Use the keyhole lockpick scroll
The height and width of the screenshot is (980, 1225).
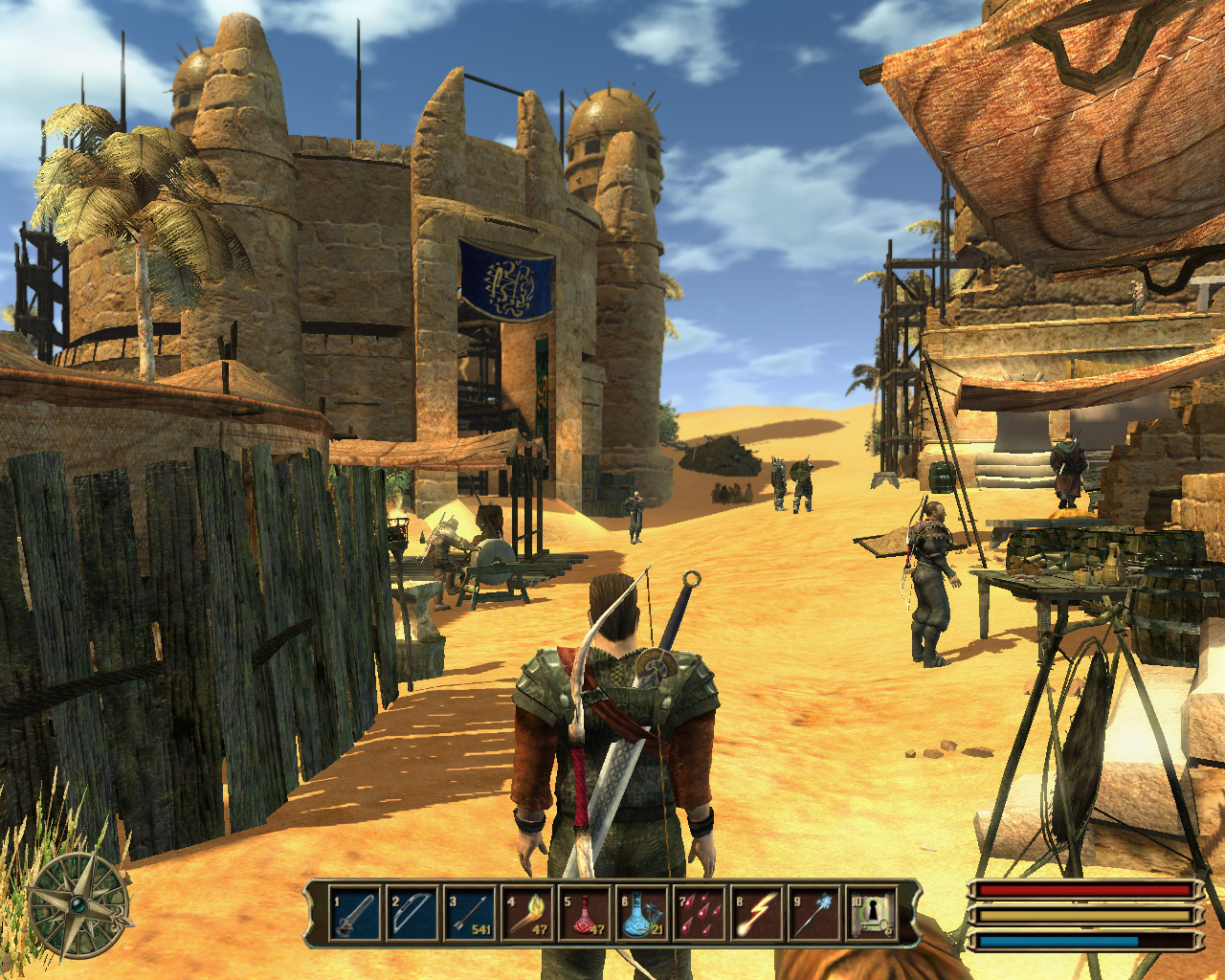(x=872, y=915)
